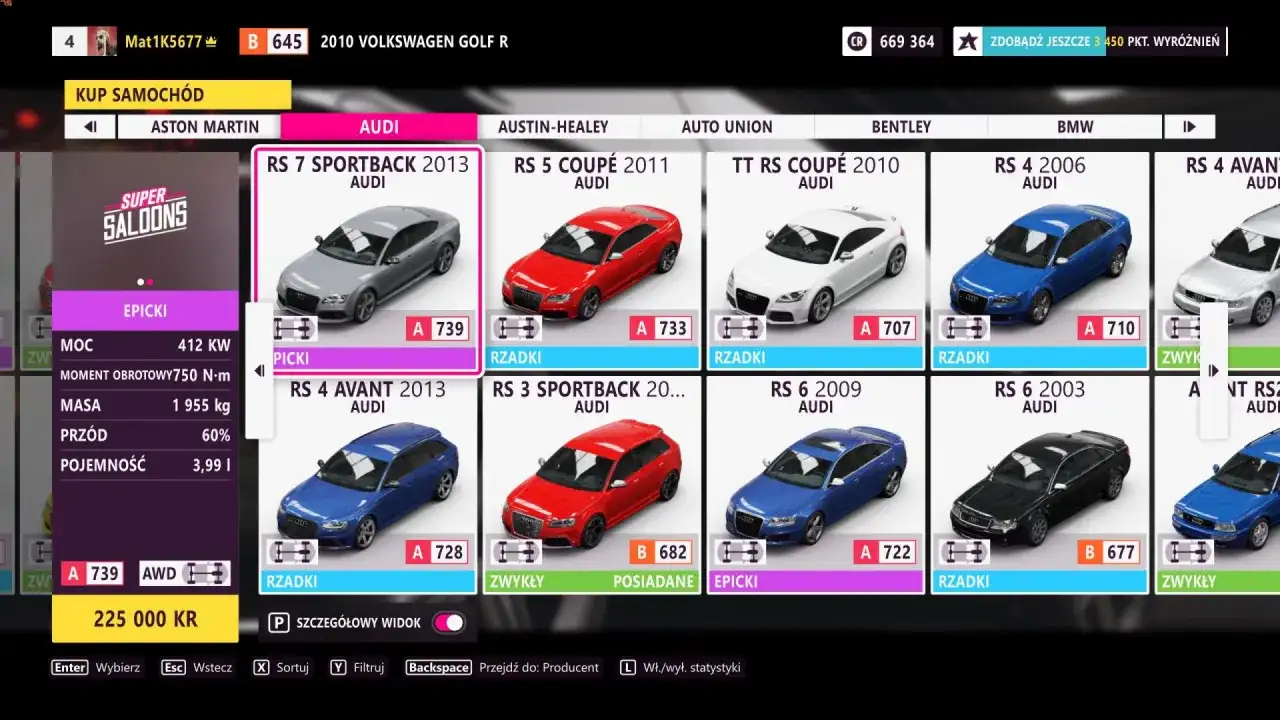Select the second pagination dot on Super Saloons card
The height and width of the screenshot is (720, 1280).
point(150,281)
